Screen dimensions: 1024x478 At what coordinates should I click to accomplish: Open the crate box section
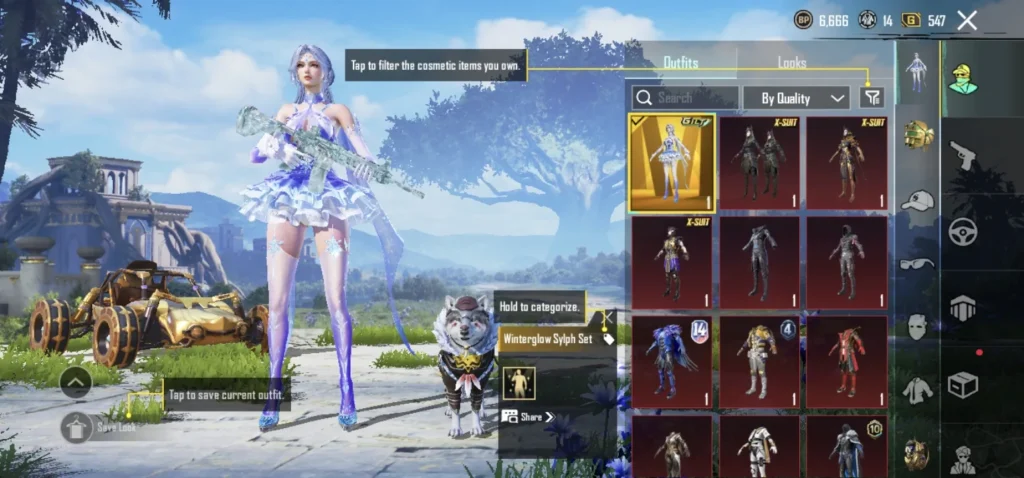[963, 385]
